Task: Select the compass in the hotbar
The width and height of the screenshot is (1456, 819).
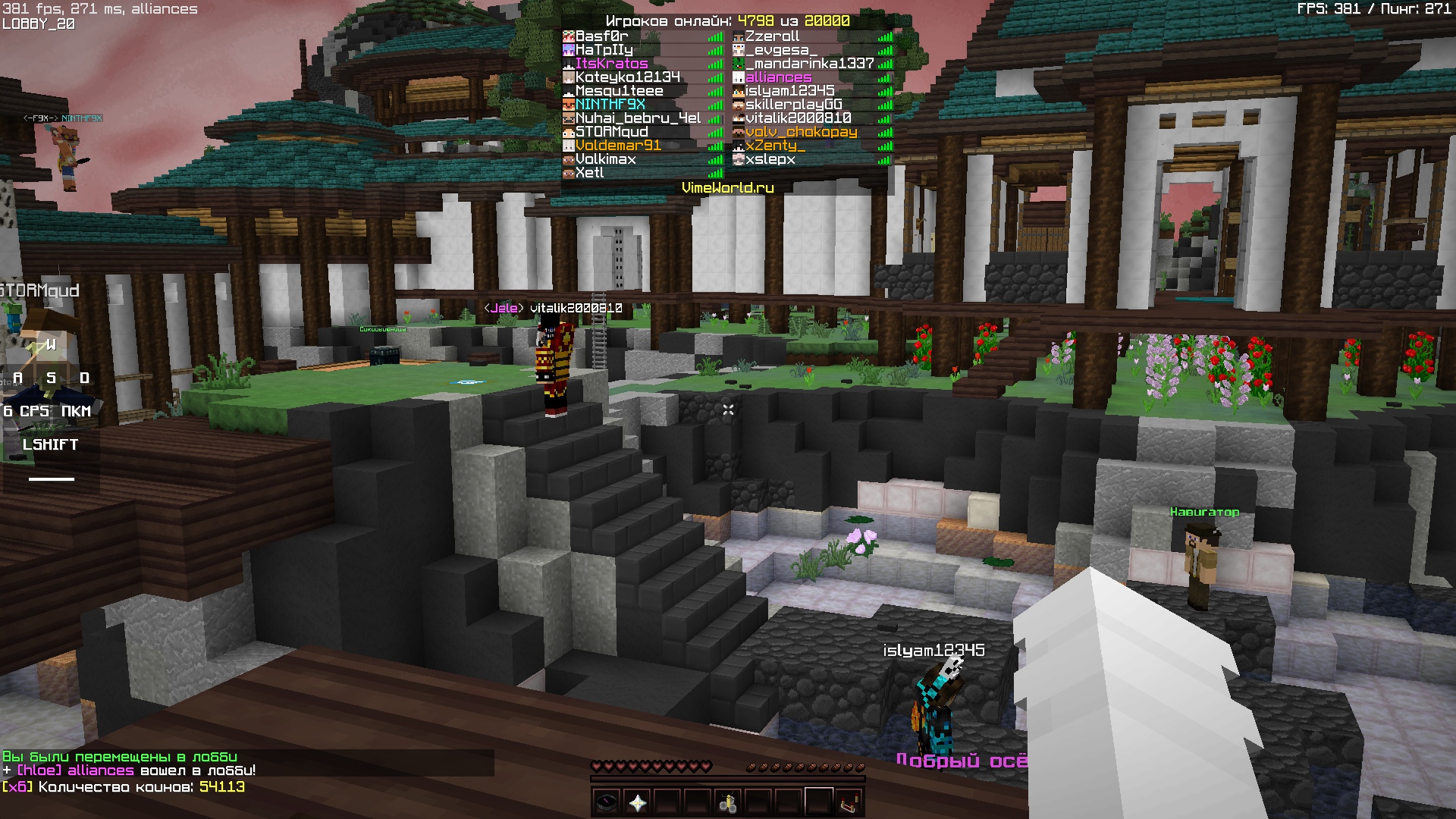Action: (x=607, y=801)
